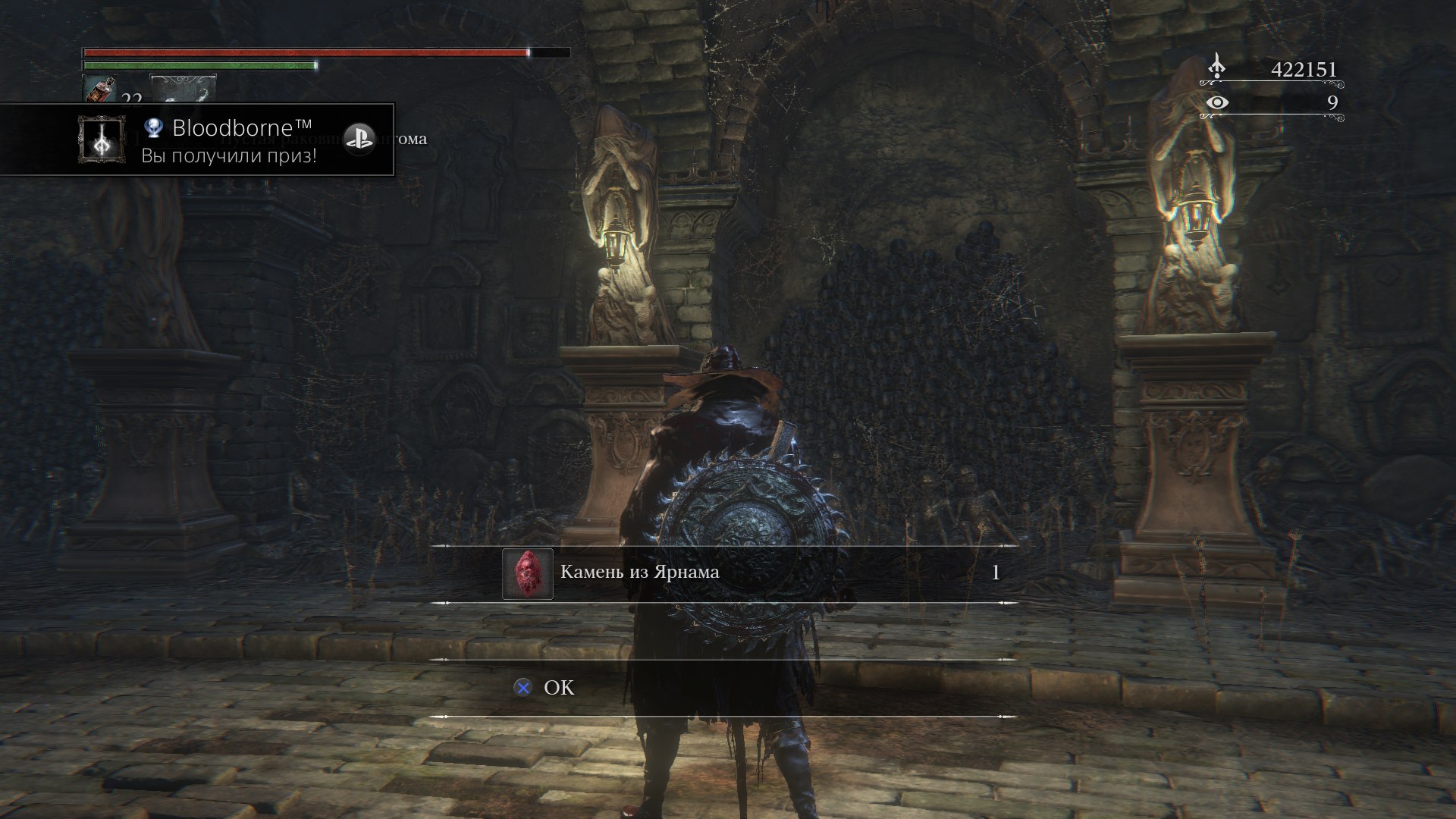Click the Вы получили приз! notification banner

click(x=227, y=154)
